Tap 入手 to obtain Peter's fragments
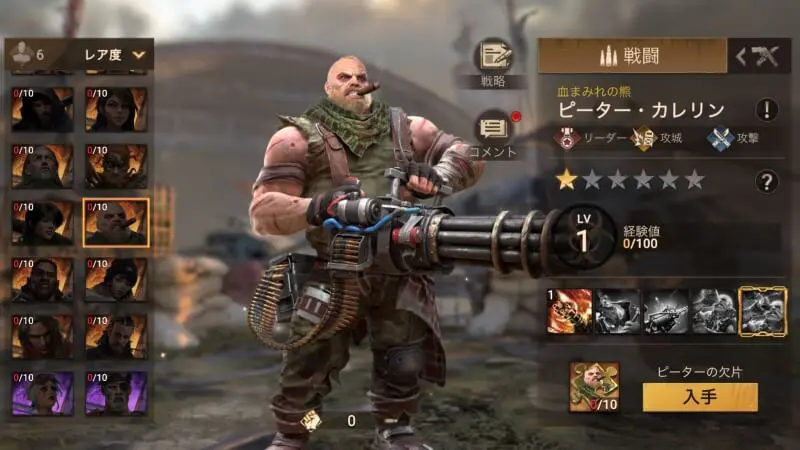Viewport: 800px width, 450px height. tap(699, 397)
